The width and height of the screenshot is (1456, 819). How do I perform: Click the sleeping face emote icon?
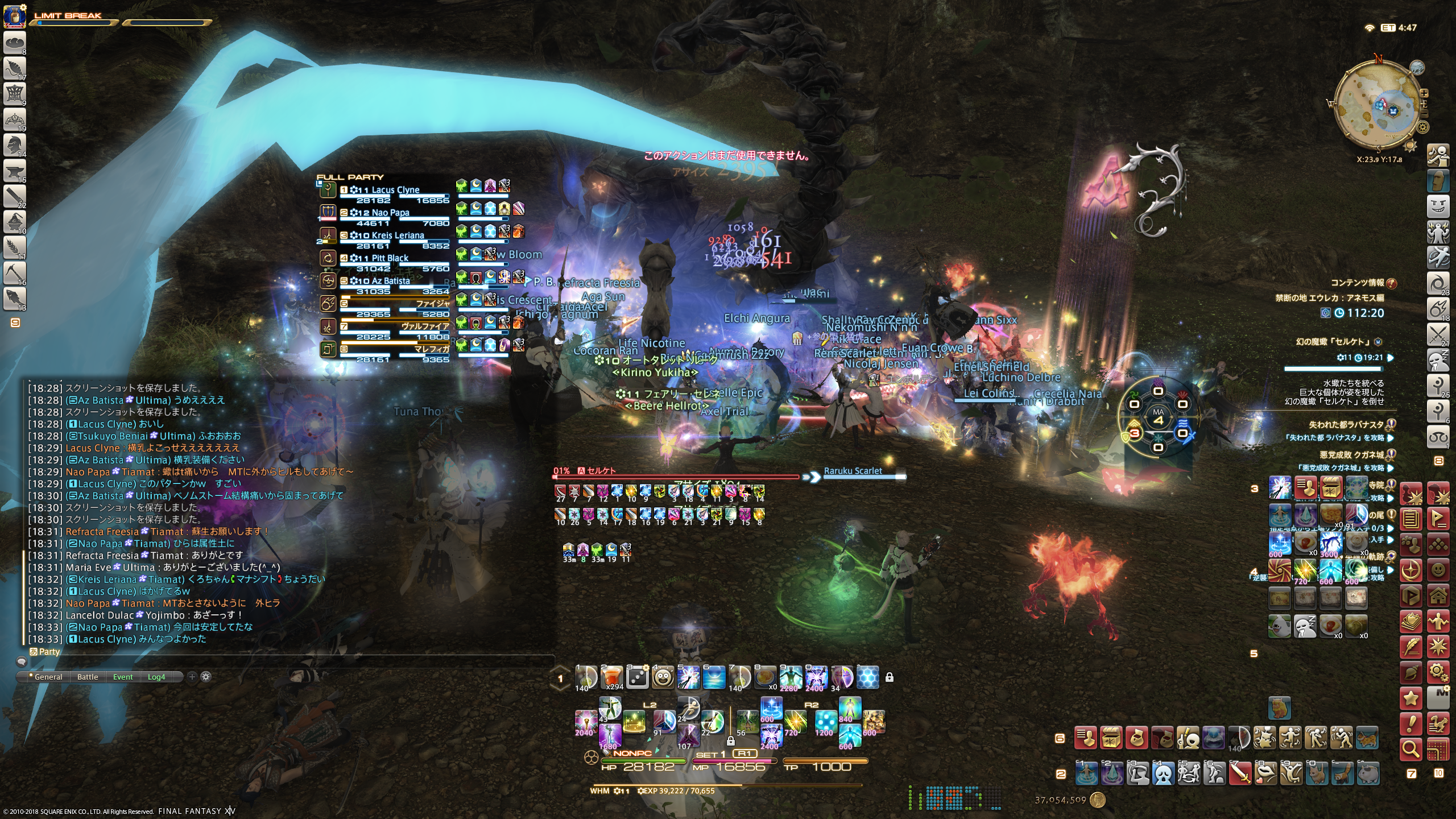(1305, 626)
